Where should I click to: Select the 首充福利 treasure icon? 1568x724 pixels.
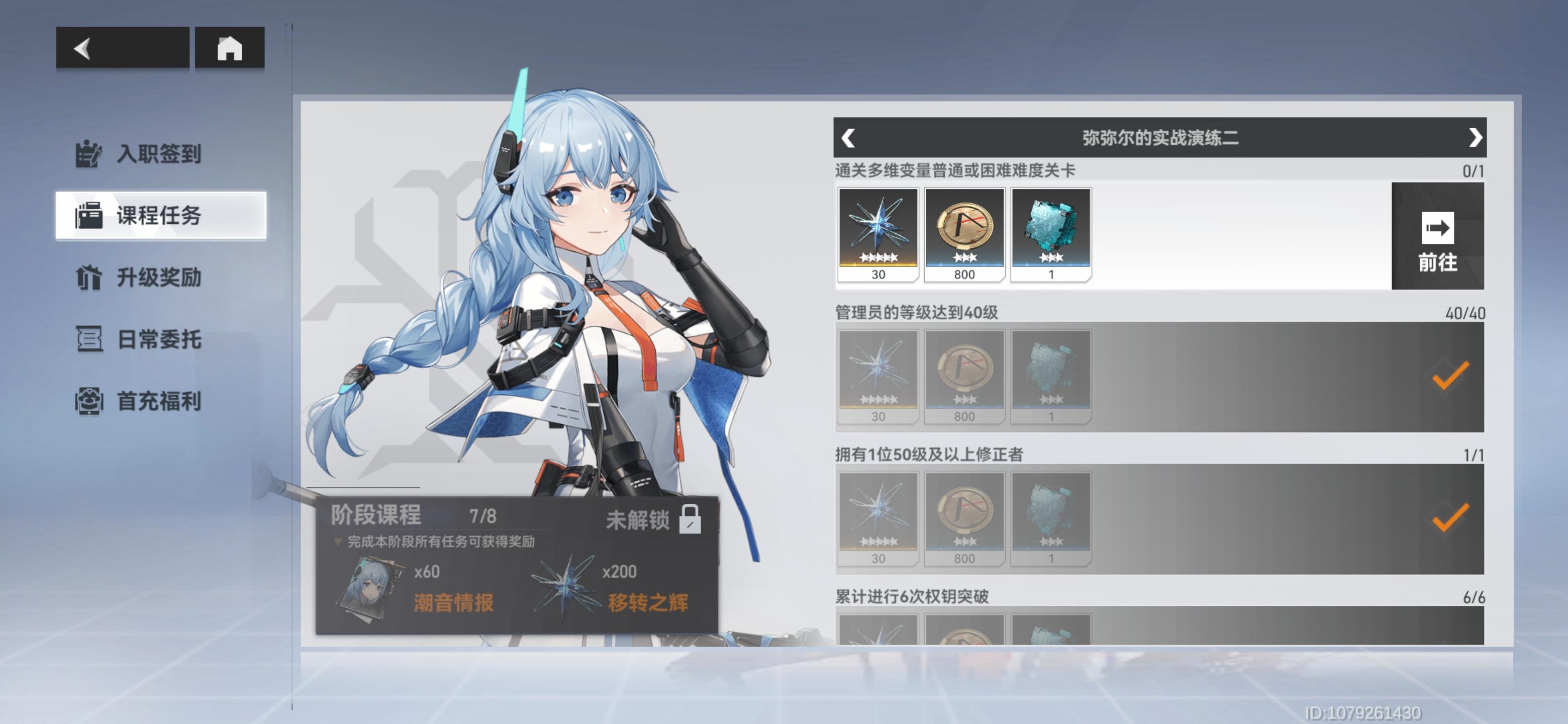pos(89,401)
